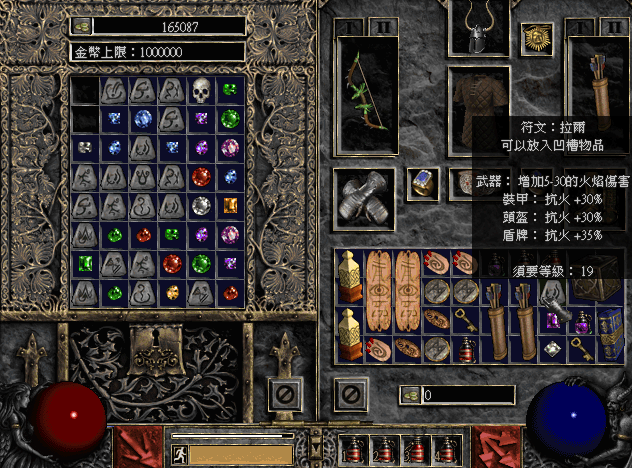
Task: Close the inventory panel
Action: click(349, 393)
